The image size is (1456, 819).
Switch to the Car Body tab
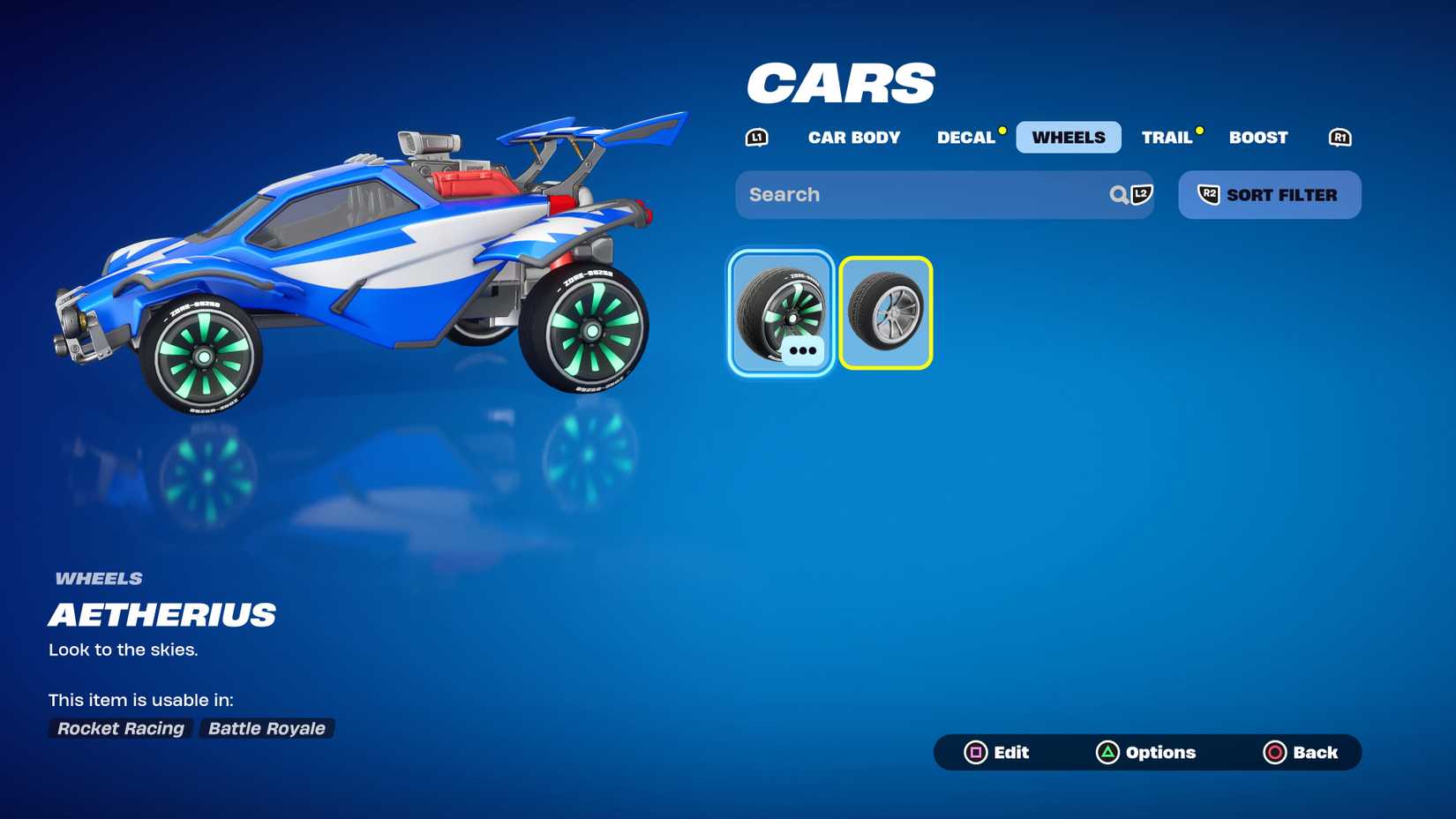coord(854,137)
